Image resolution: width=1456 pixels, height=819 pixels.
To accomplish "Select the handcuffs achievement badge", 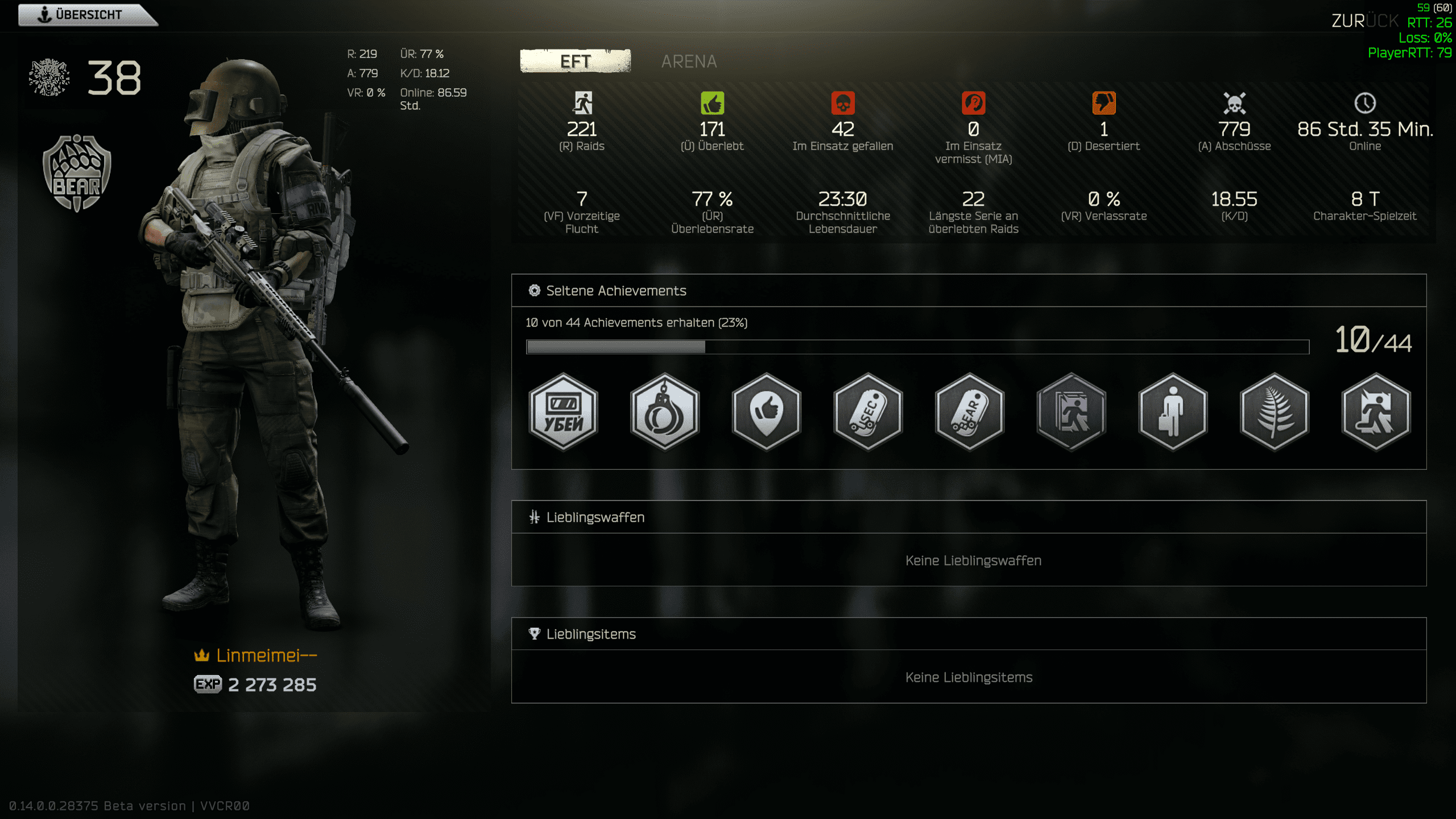I will [x=664, y=412].
